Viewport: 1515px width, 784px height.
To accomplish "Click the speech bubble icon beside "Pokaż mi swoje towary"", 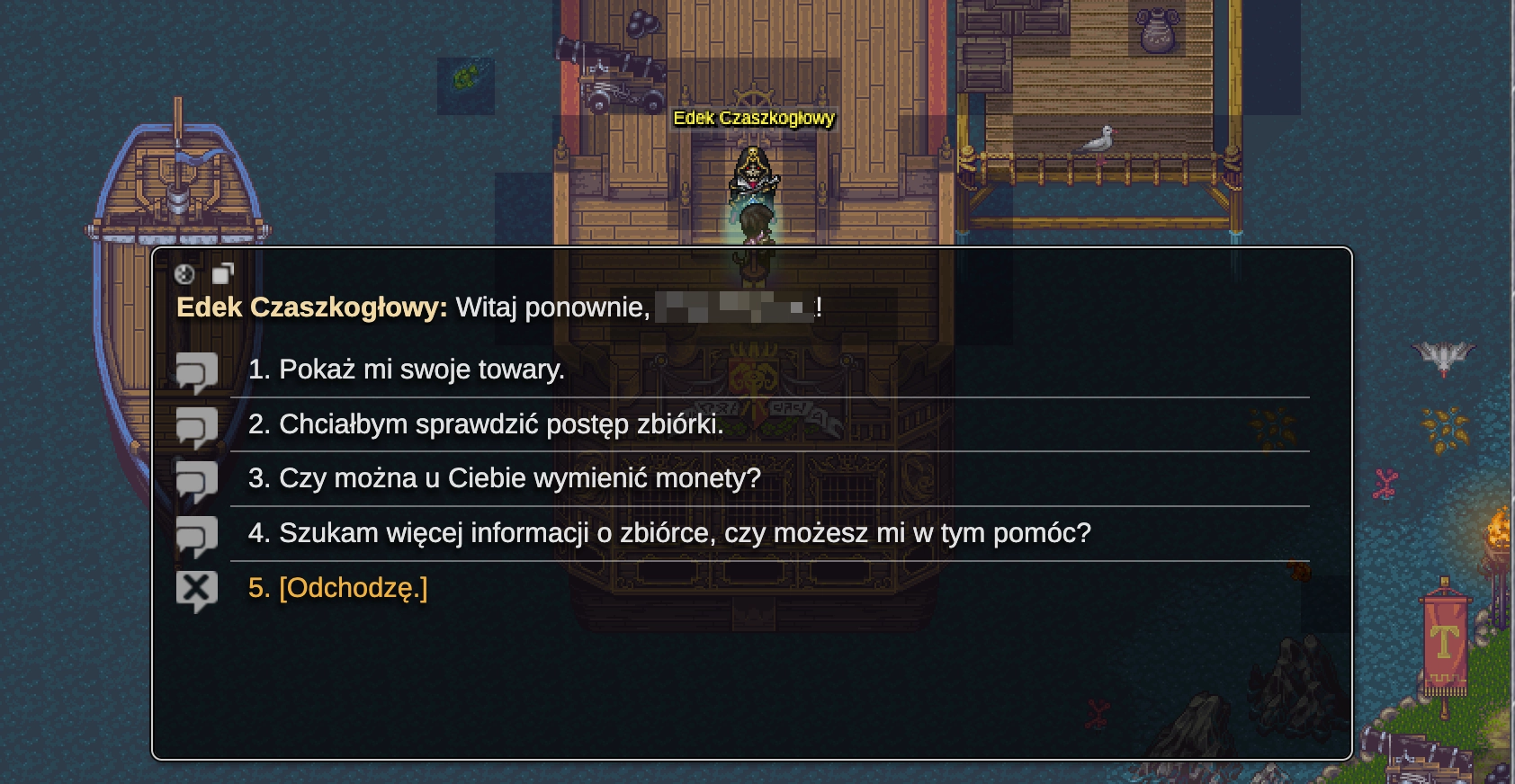I will 199,371.
